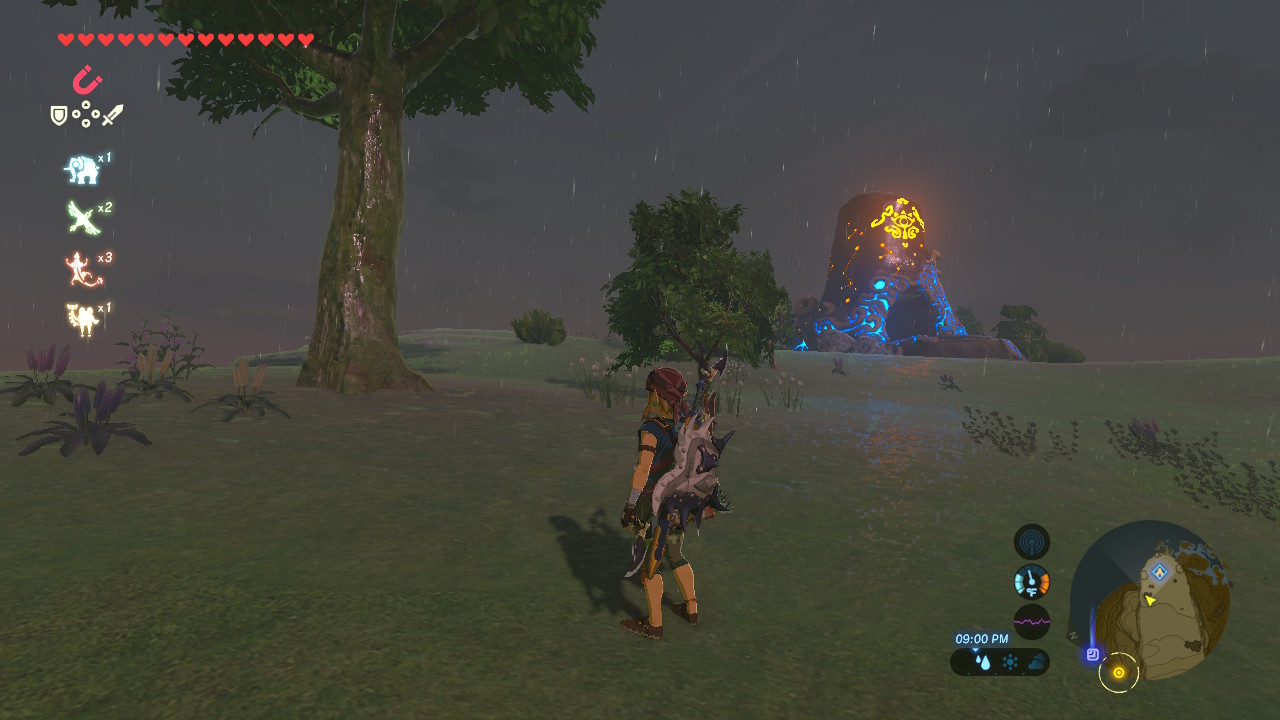
Task: Use the green bird Revali's Gale ability
Action: pos(82,217)
